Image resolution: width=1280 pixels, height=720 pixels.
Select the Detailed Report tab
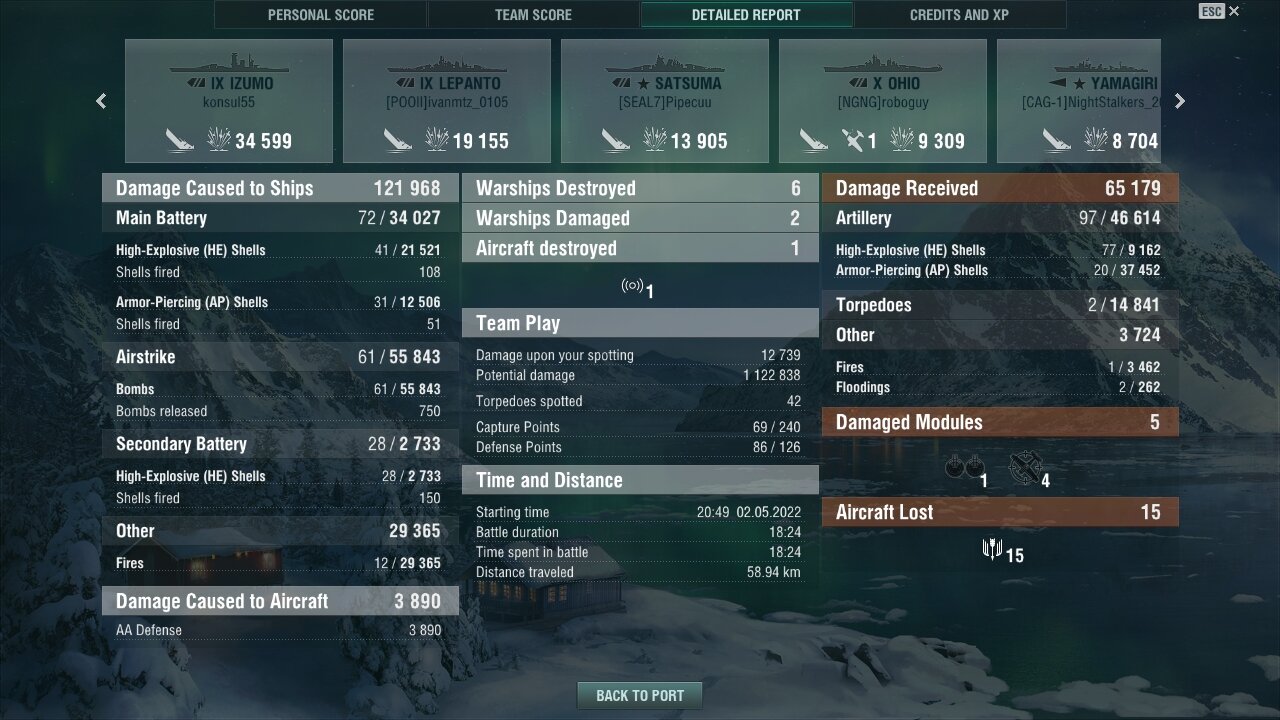[x=746, y=15]
